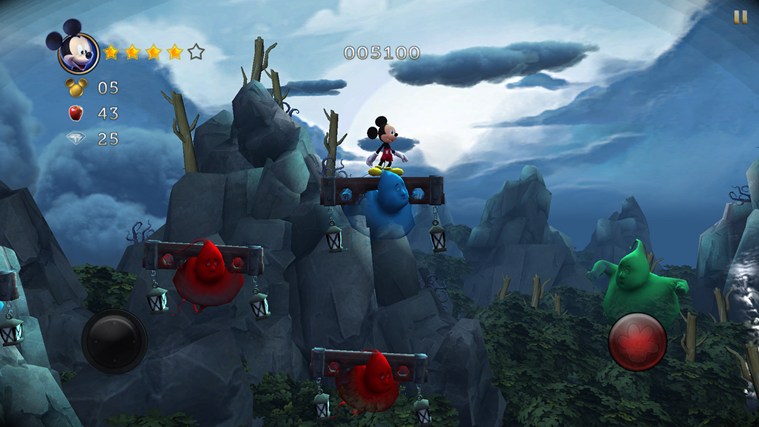Touch the black virtual joystick
The height and width of the screenshot is (427, 759).
click(x=111, y=340)
